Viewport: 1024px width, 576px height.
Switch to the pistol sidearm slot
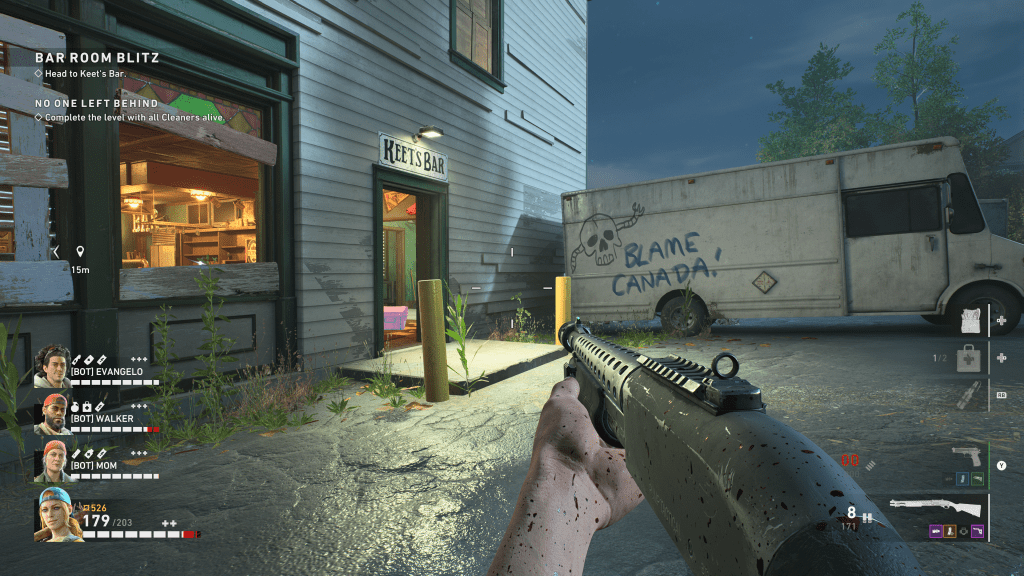pos(966,457)
